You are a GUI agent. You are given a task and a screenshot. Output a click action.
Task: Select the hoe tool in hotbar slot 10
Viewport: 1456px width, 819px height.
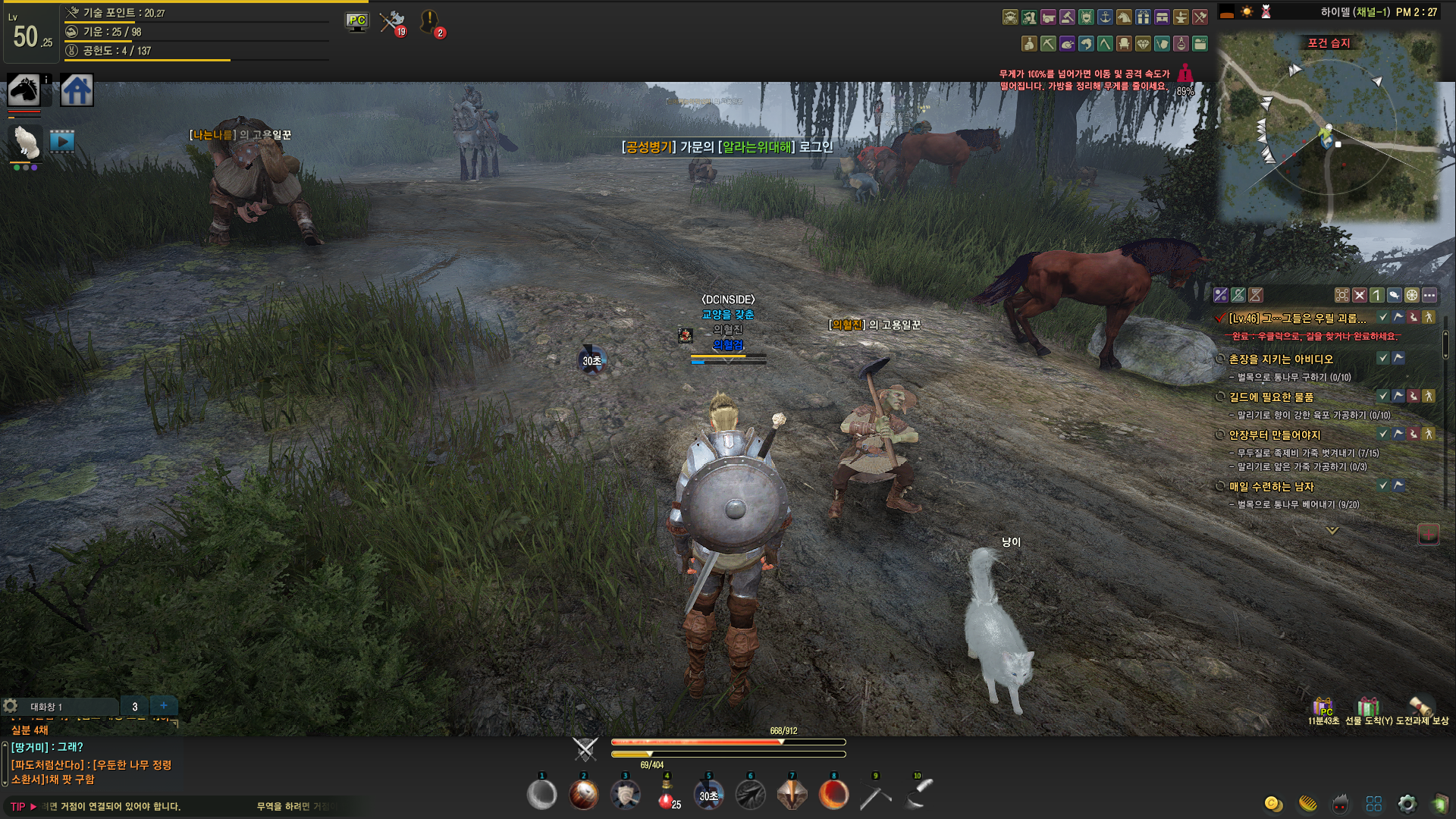918,794
